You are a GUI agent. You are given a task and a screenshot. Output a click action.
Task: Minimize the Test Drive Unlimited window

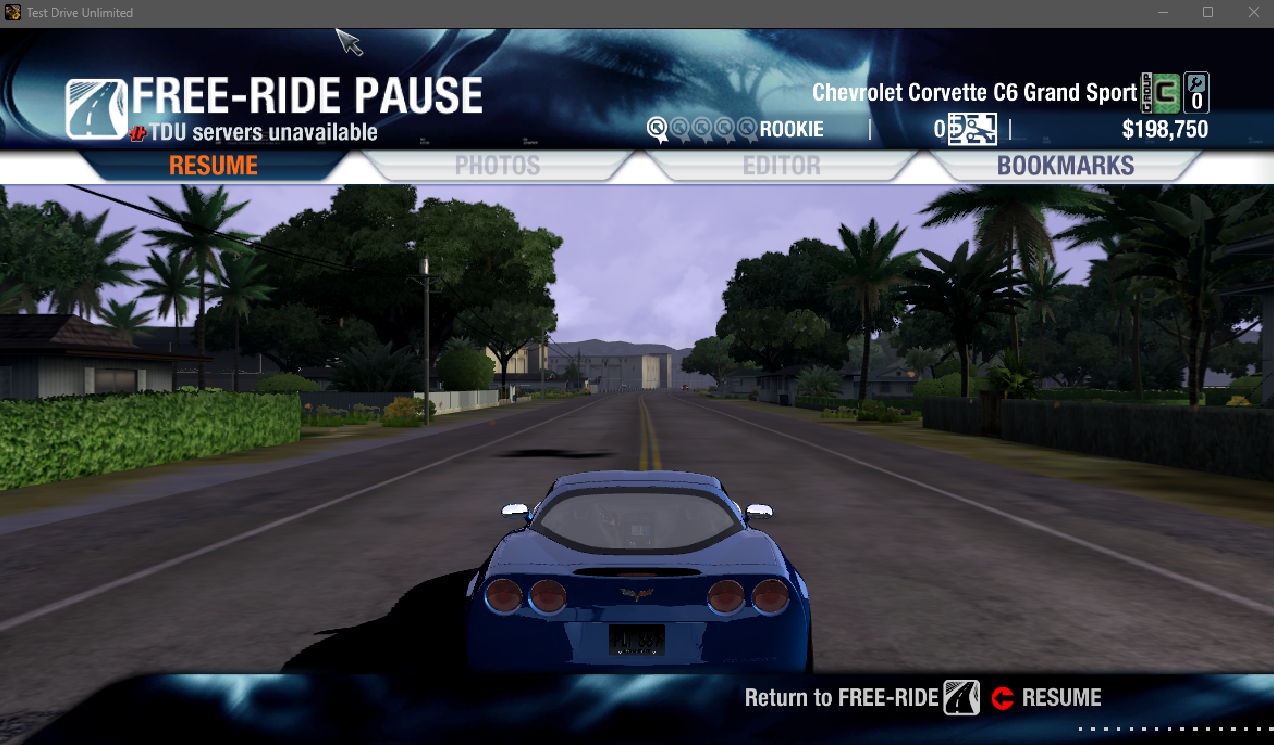(x=1162, y=13)
